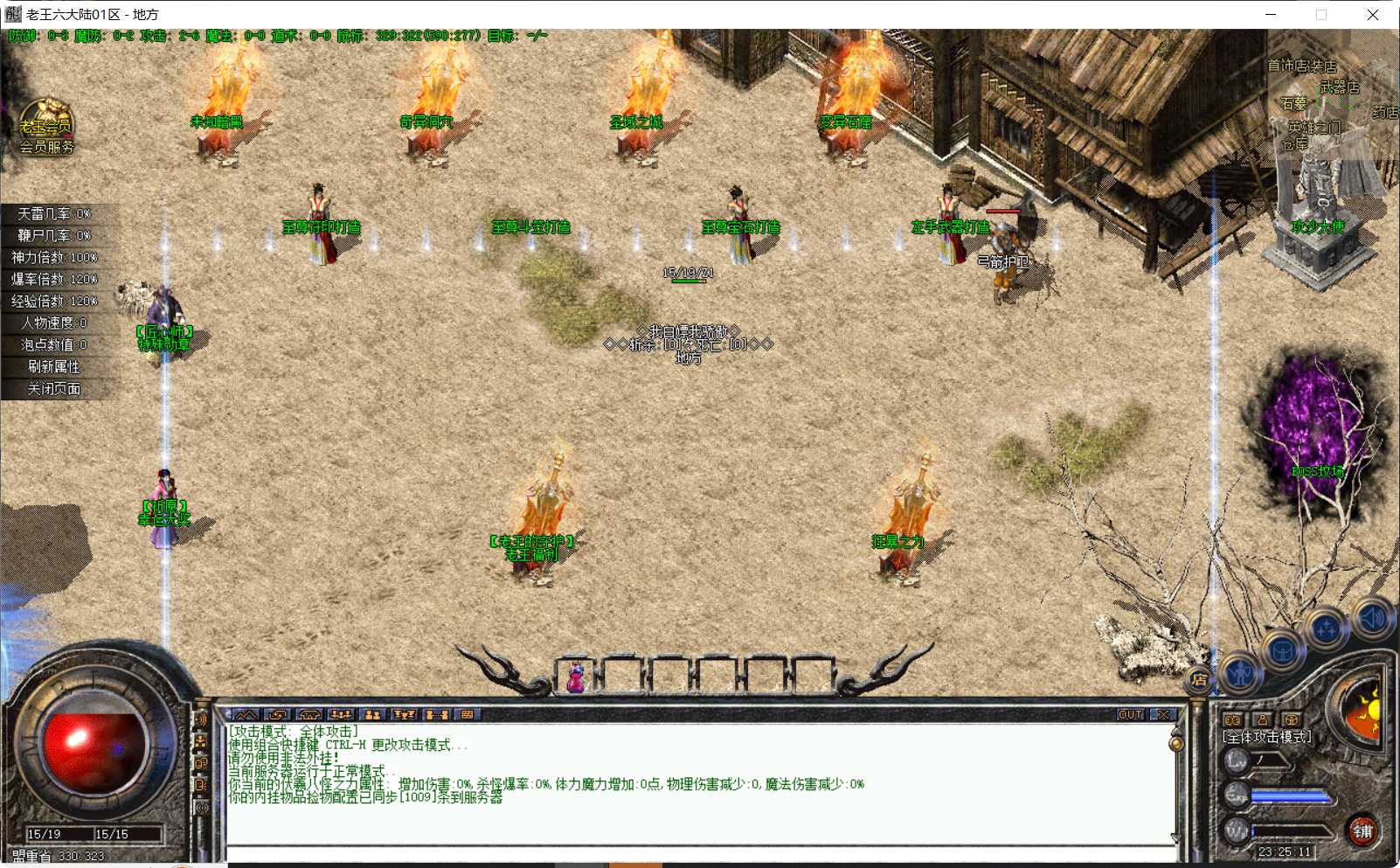This screenshot has width=1400, height=868.
Task: Open the guild house icon in chat toolbar
Action: click(x=308, y=715)
